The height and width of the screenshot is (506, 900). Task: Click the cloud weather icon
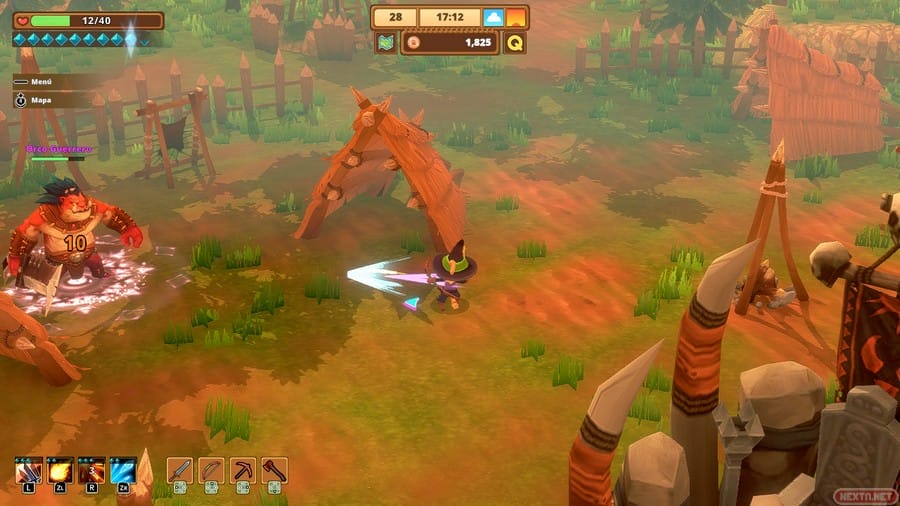(x=493, y=17)
